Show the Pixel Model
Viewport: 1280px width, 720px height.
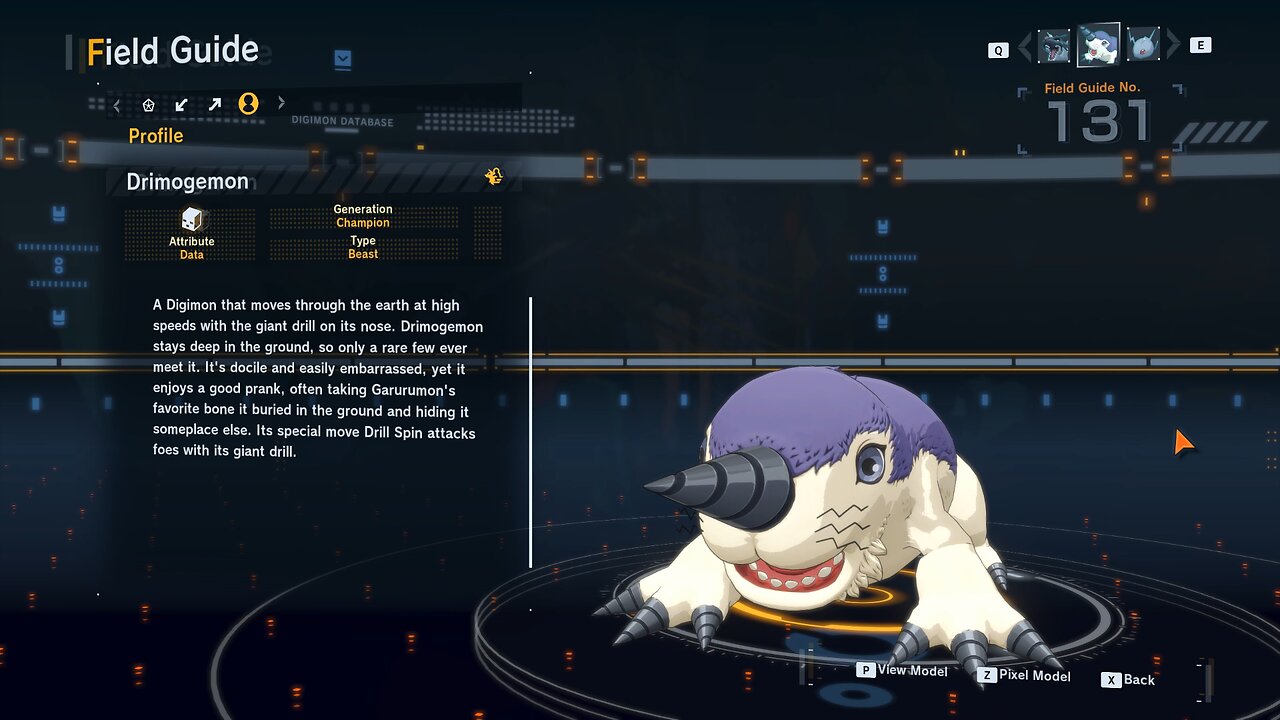point(1024,676)
